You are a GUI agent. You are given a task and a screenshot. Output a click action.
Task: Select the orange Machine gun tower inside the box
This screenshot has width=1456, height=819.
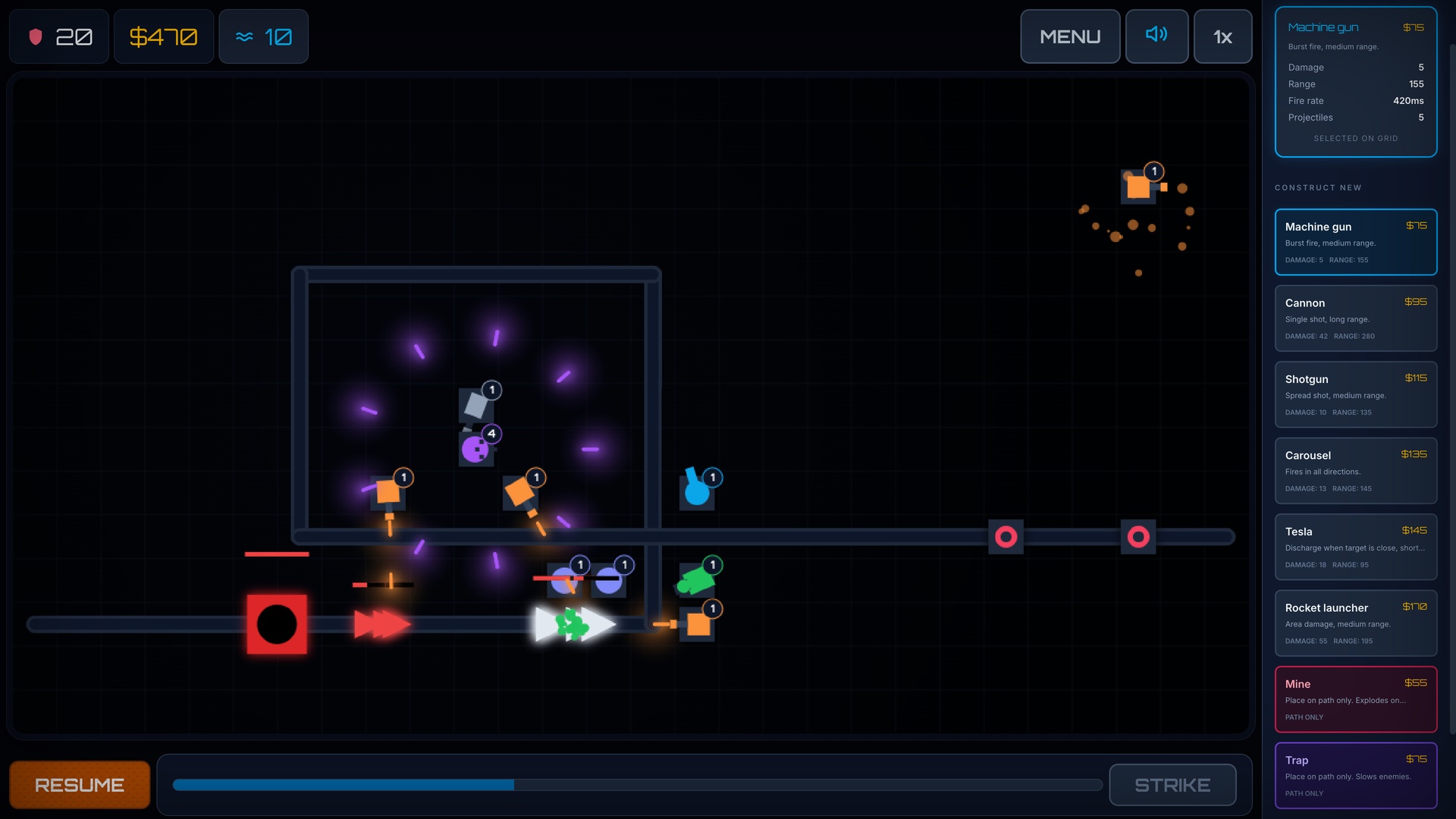click(389, 493)
